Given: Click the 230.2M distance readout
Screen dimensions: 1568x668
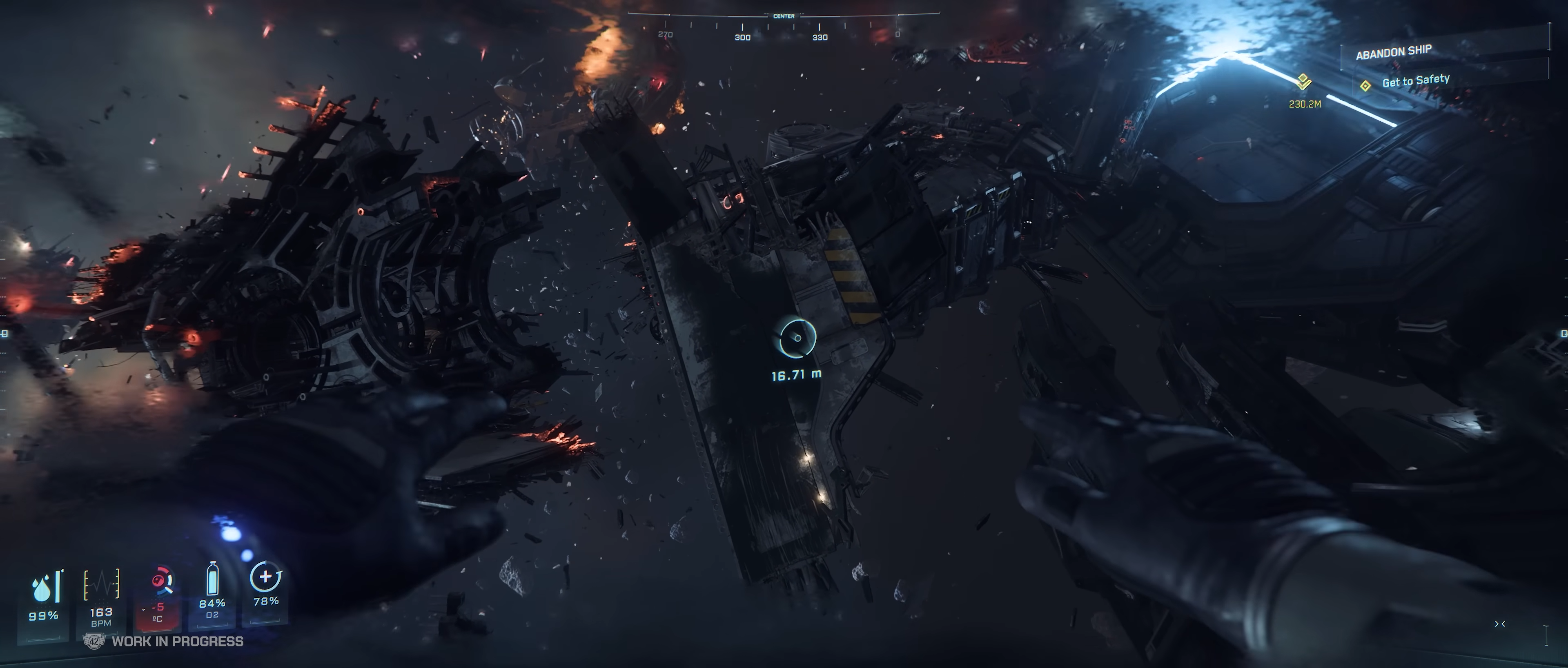Looking at the screenshot, I should coord(1306,104).
